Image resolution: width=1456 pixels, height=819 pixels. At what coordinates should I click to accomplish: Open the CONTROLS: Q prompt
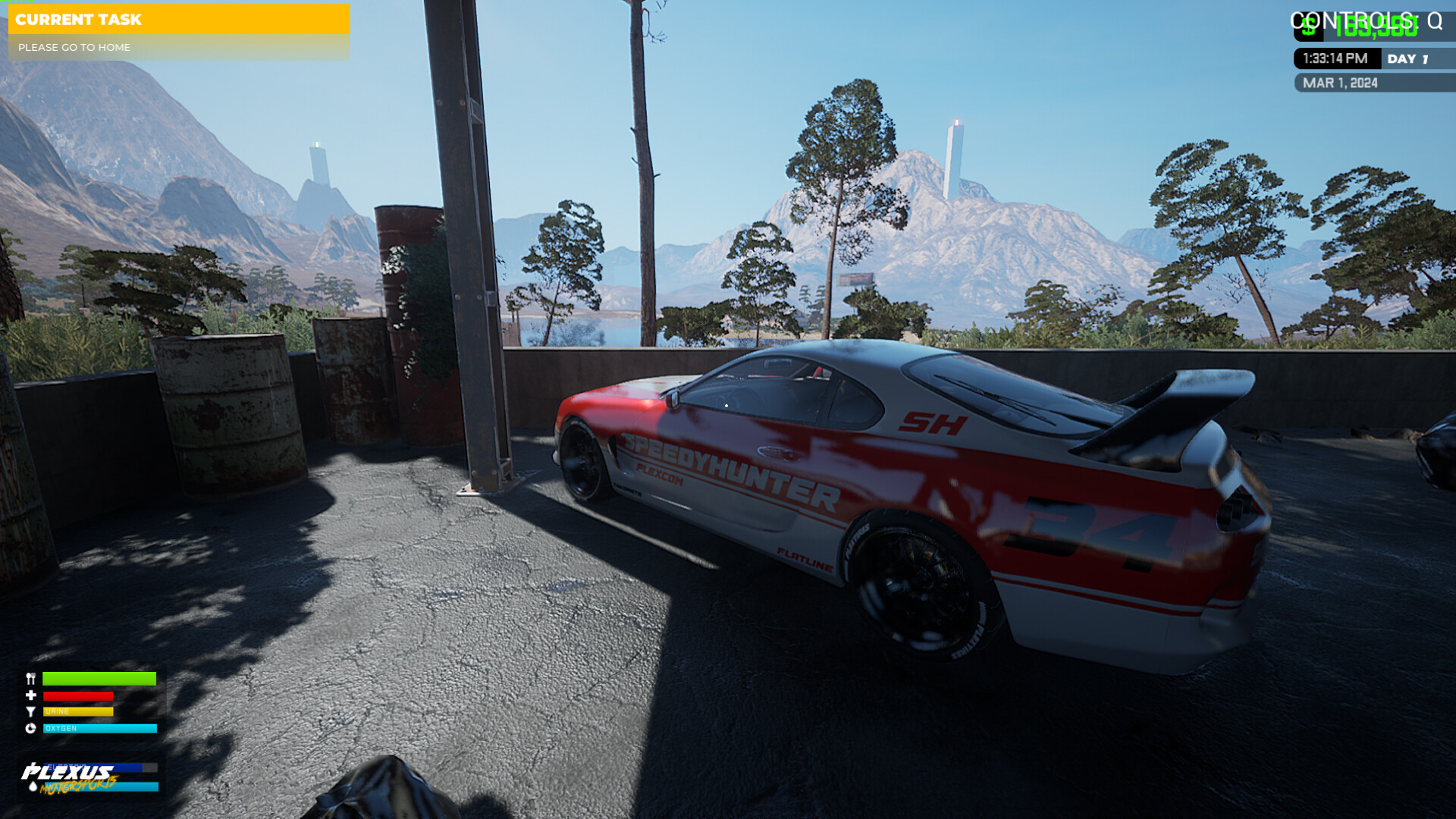(1365, 21)
